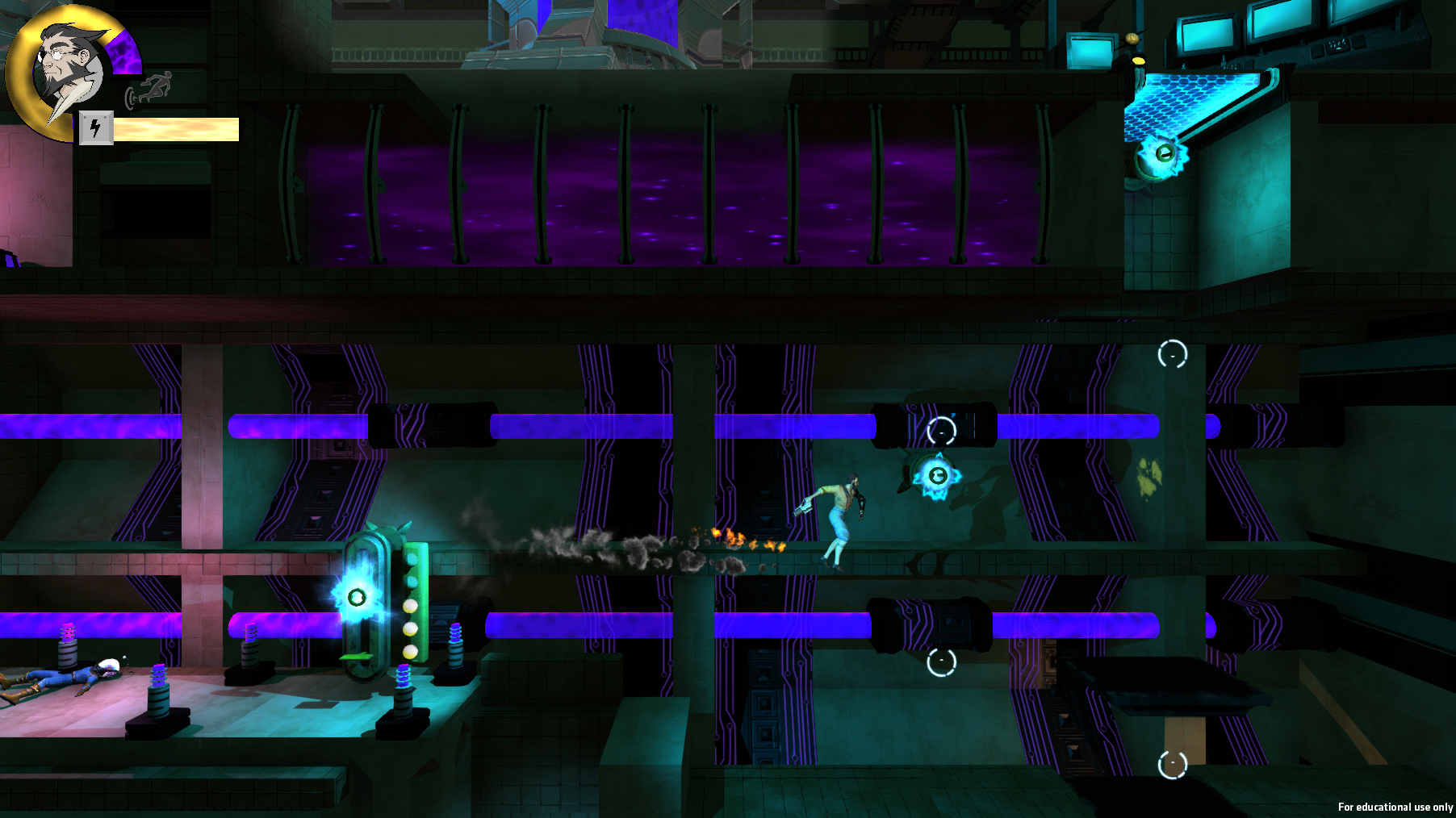Click the purple portal gauge on the golden ring
The width and height of the screenshot is (1456, 818).
point(123,51)
